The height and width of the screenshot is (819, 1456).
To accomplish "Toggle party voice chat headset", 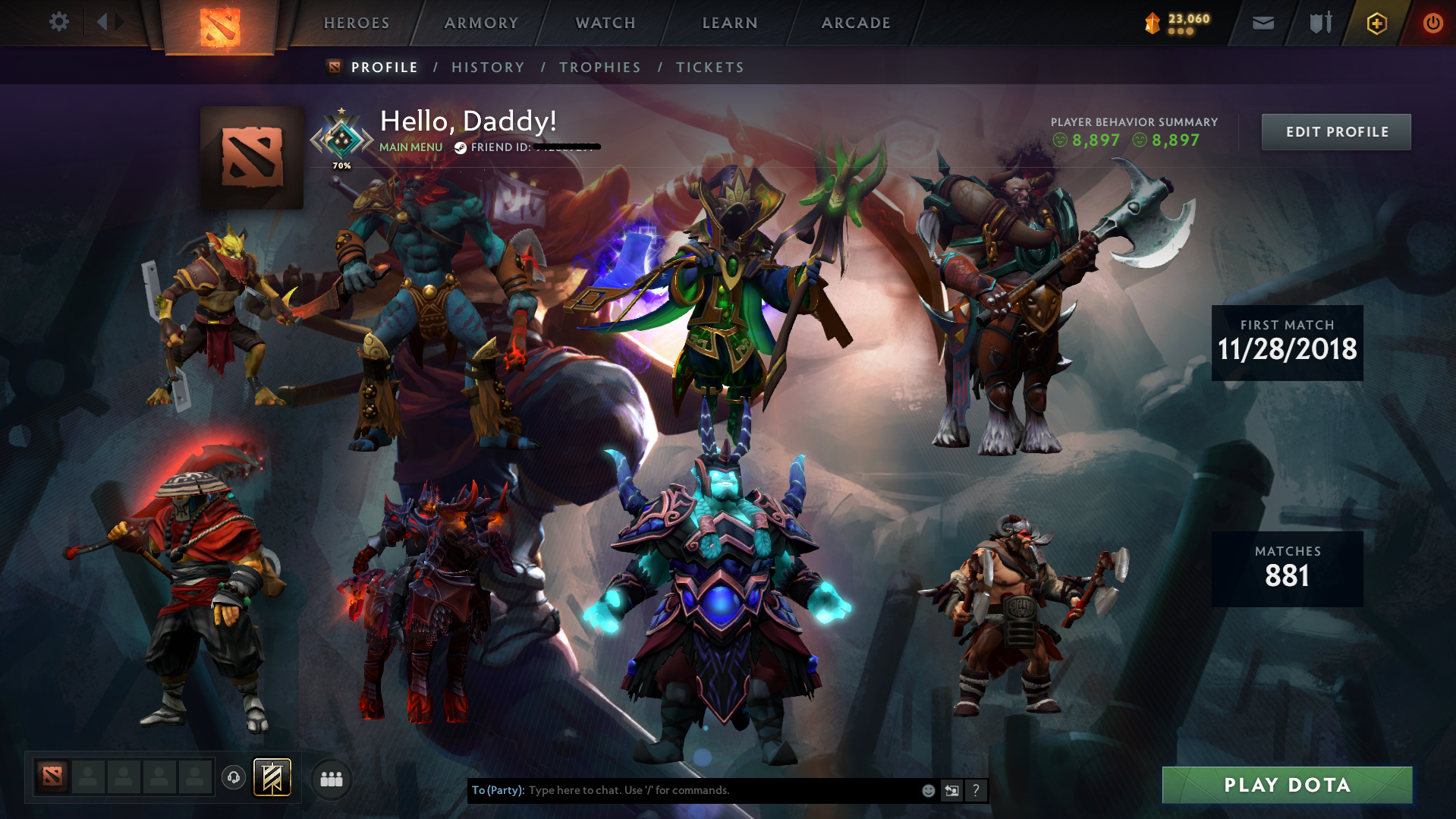I will coord(233,778).
